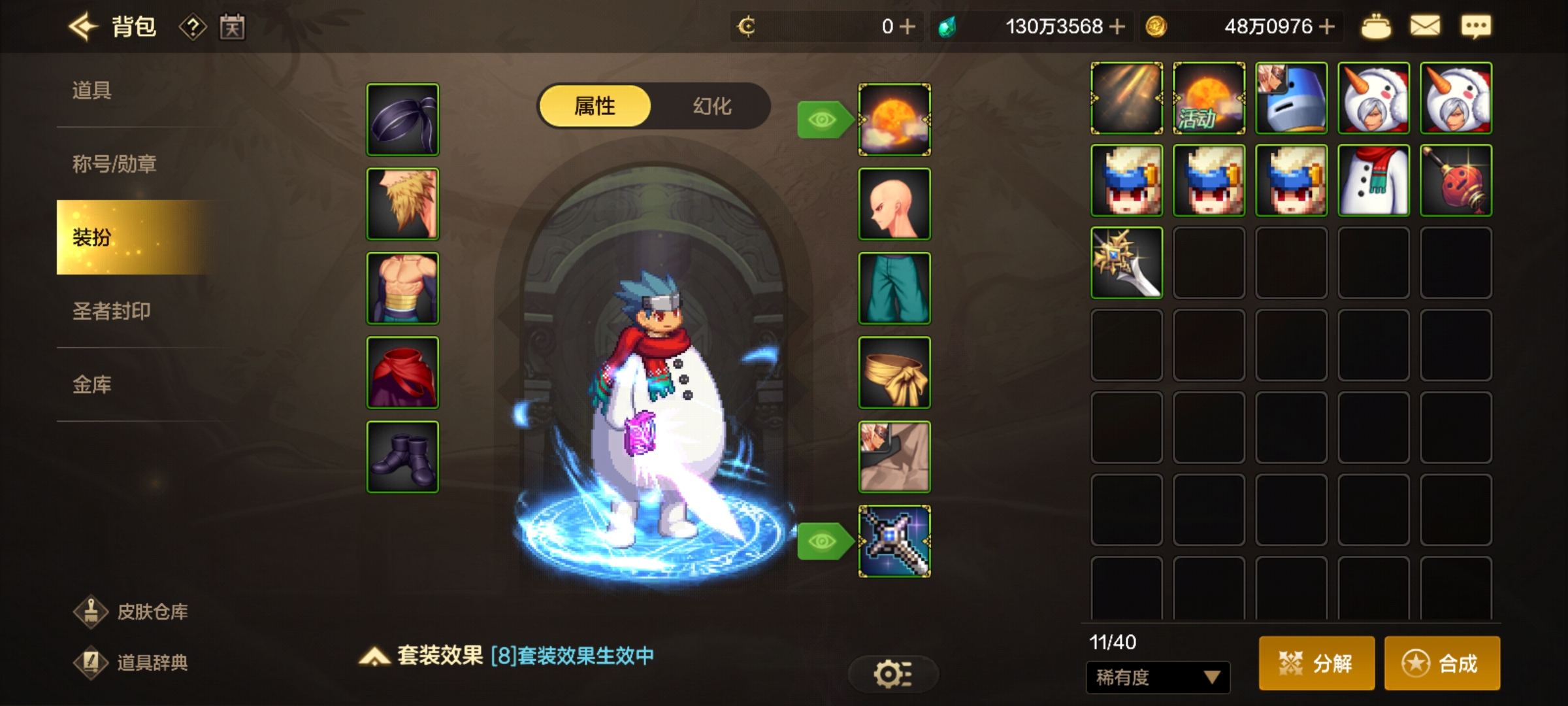Select the equipped green pants slot
This screenshot has width=1568, height=706.
point(894,288)
